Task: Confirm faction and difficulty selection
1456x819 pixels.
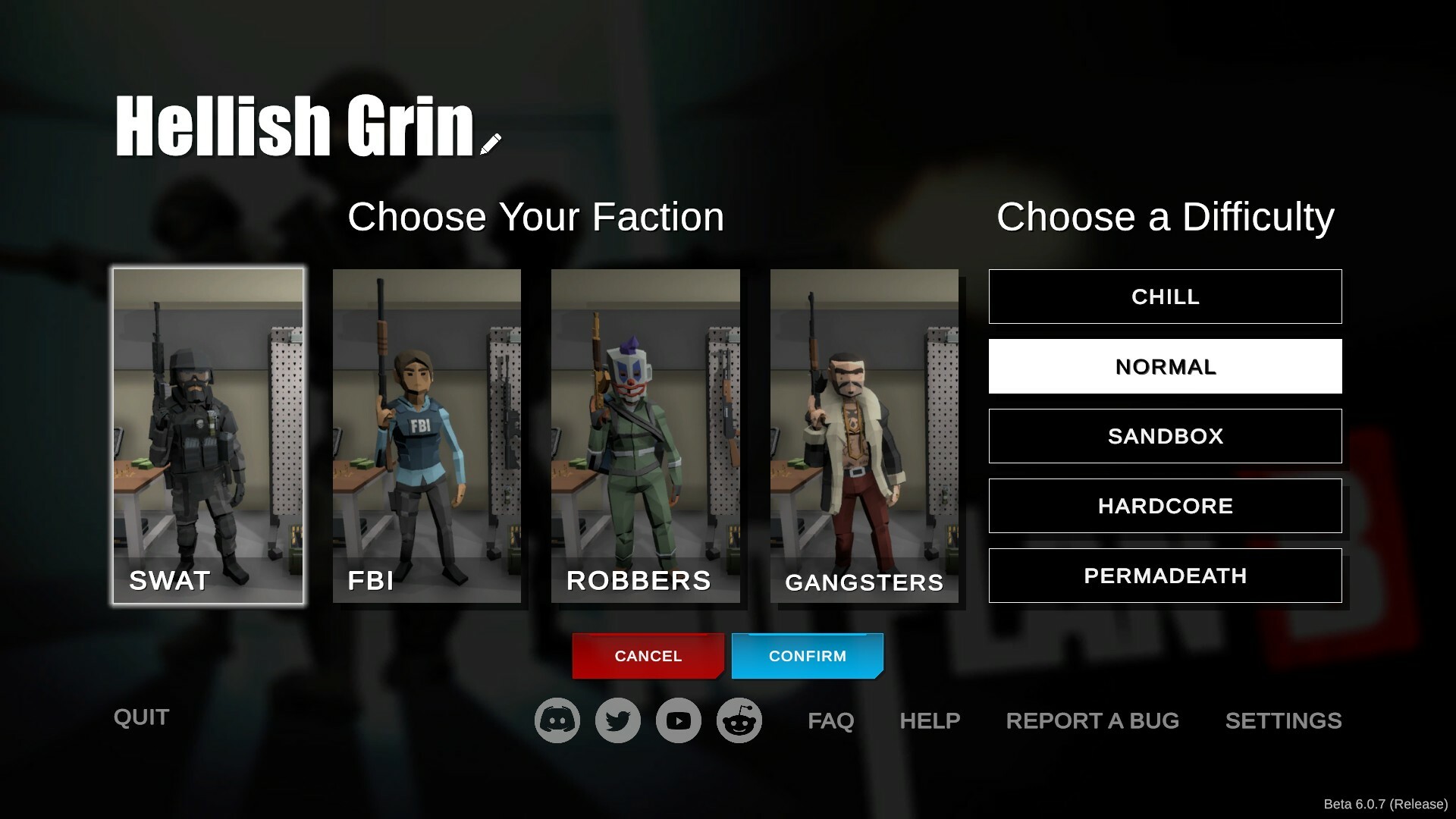Action: (x=807, y=656)
